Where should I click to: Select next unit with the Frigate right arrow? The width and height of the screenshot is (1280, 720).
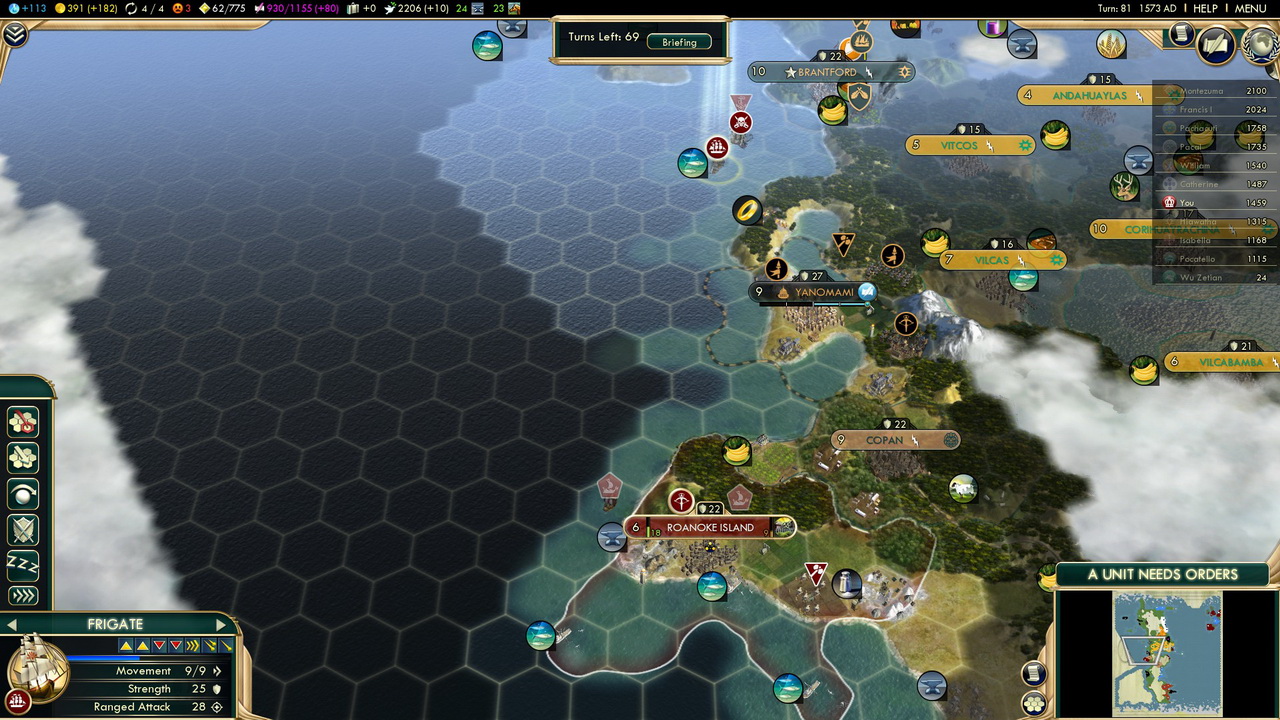pyautogui.click(x=221, y=625)
